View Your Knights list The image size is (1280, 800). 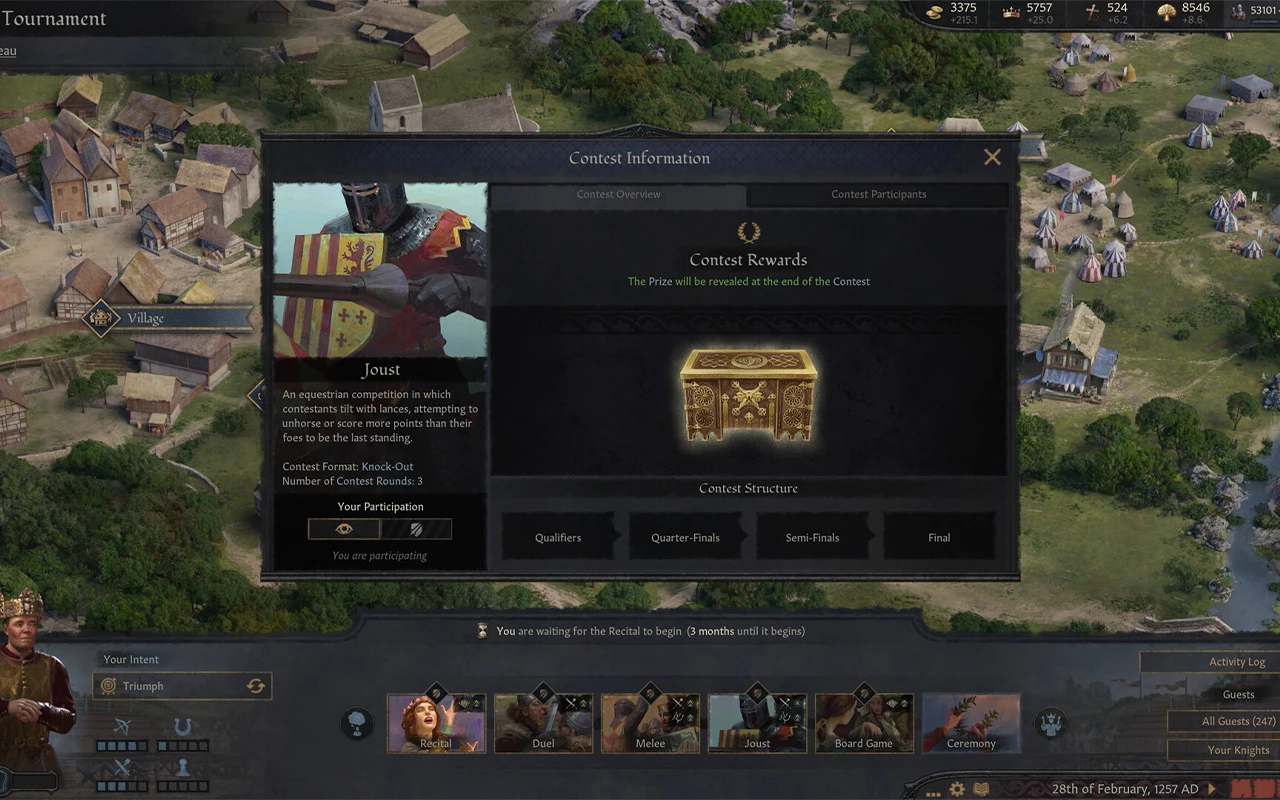(x=1238, y=750)
